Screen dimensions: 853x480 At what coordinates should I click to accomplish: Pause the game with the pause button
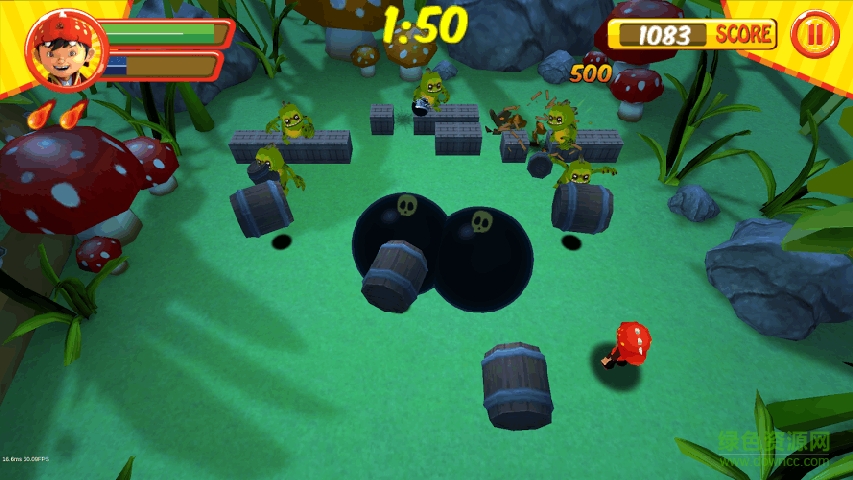(815, 35)
